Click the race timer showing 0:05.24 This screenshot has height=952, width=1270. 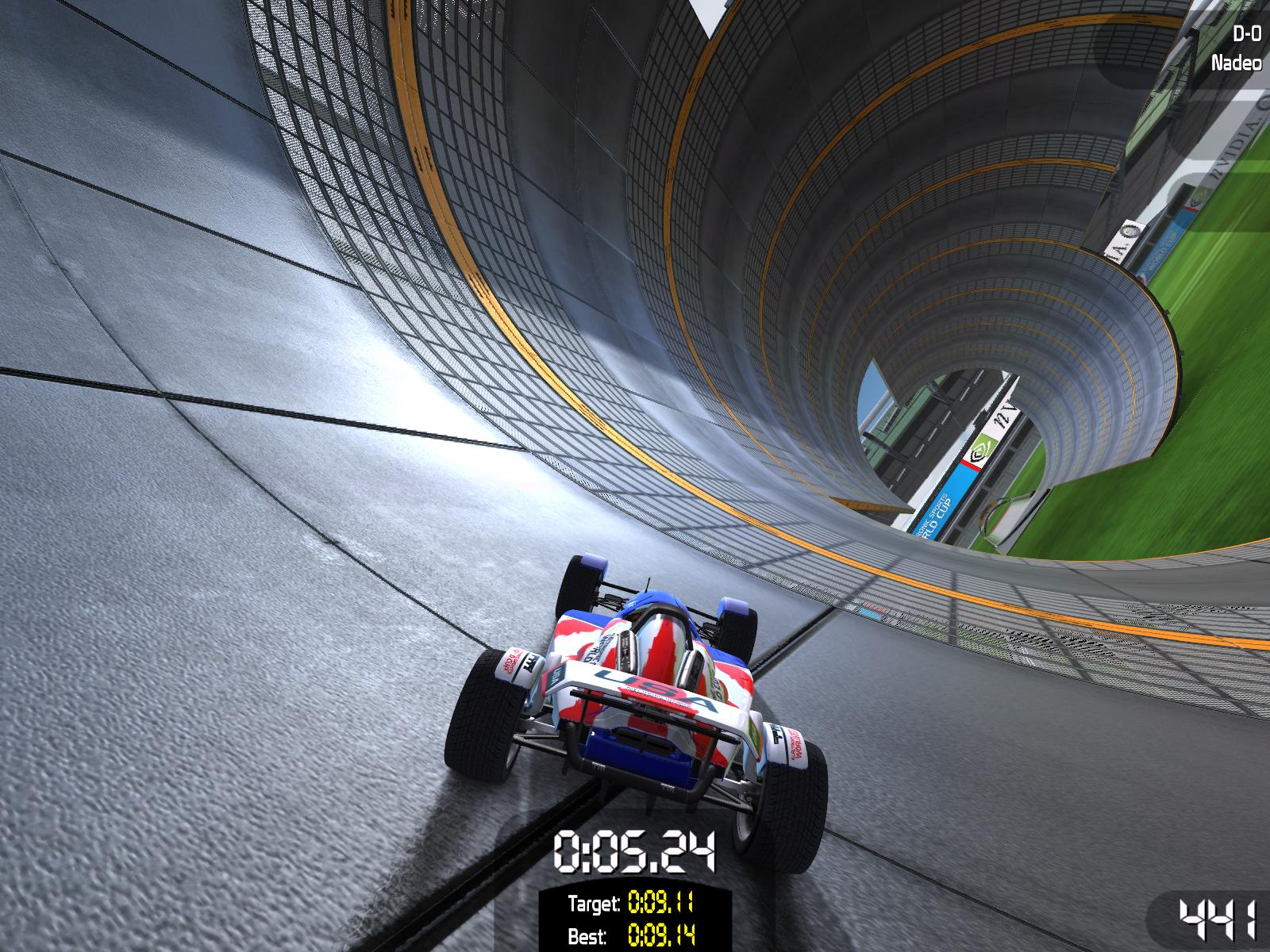[635, 853]
